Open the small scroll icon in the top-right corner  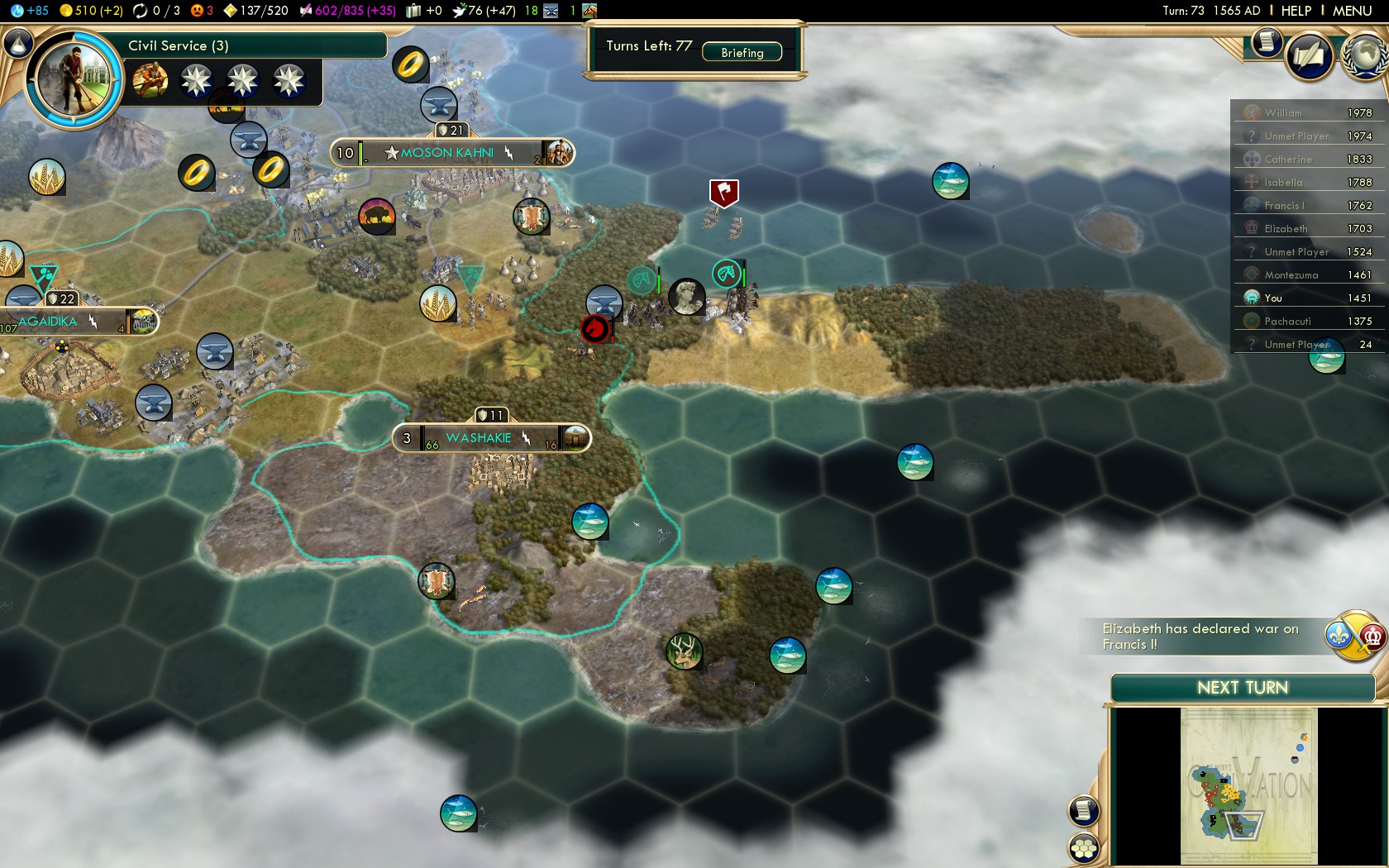pyautogui.click(x=1266, y=42)
